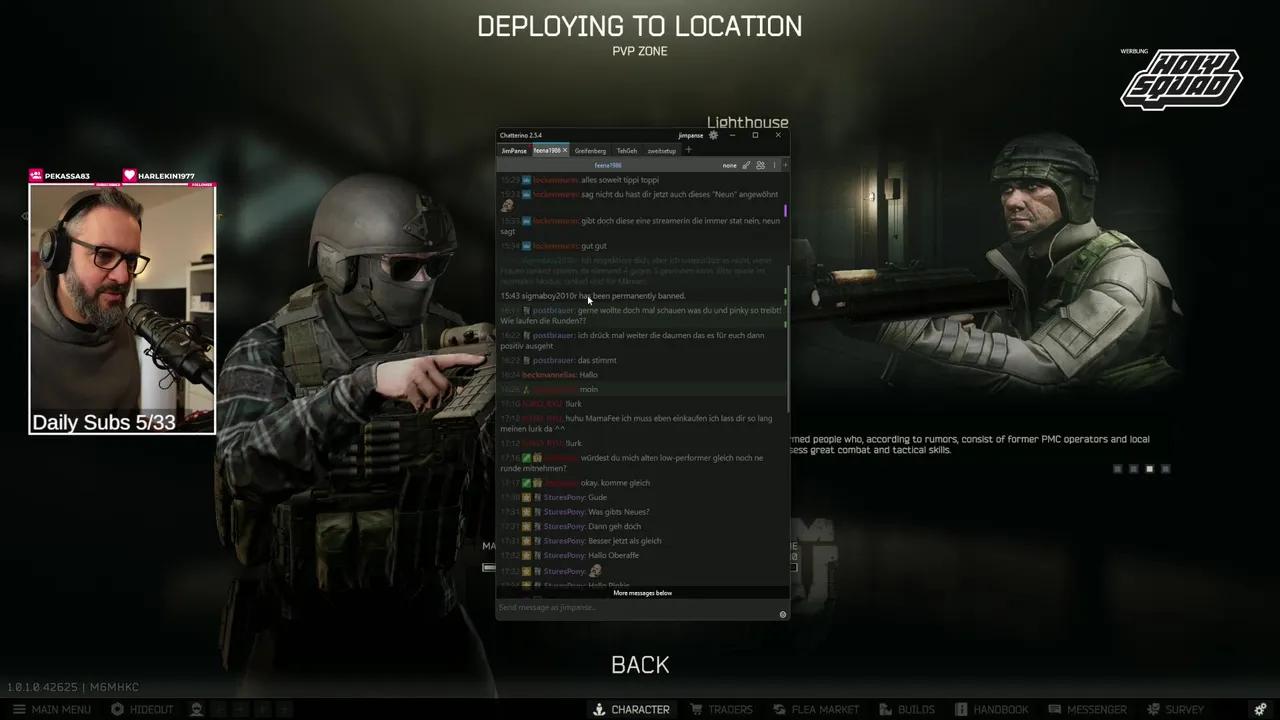
Task: Switch to the Greifenberg tab
Action: [x=590, y=150]
